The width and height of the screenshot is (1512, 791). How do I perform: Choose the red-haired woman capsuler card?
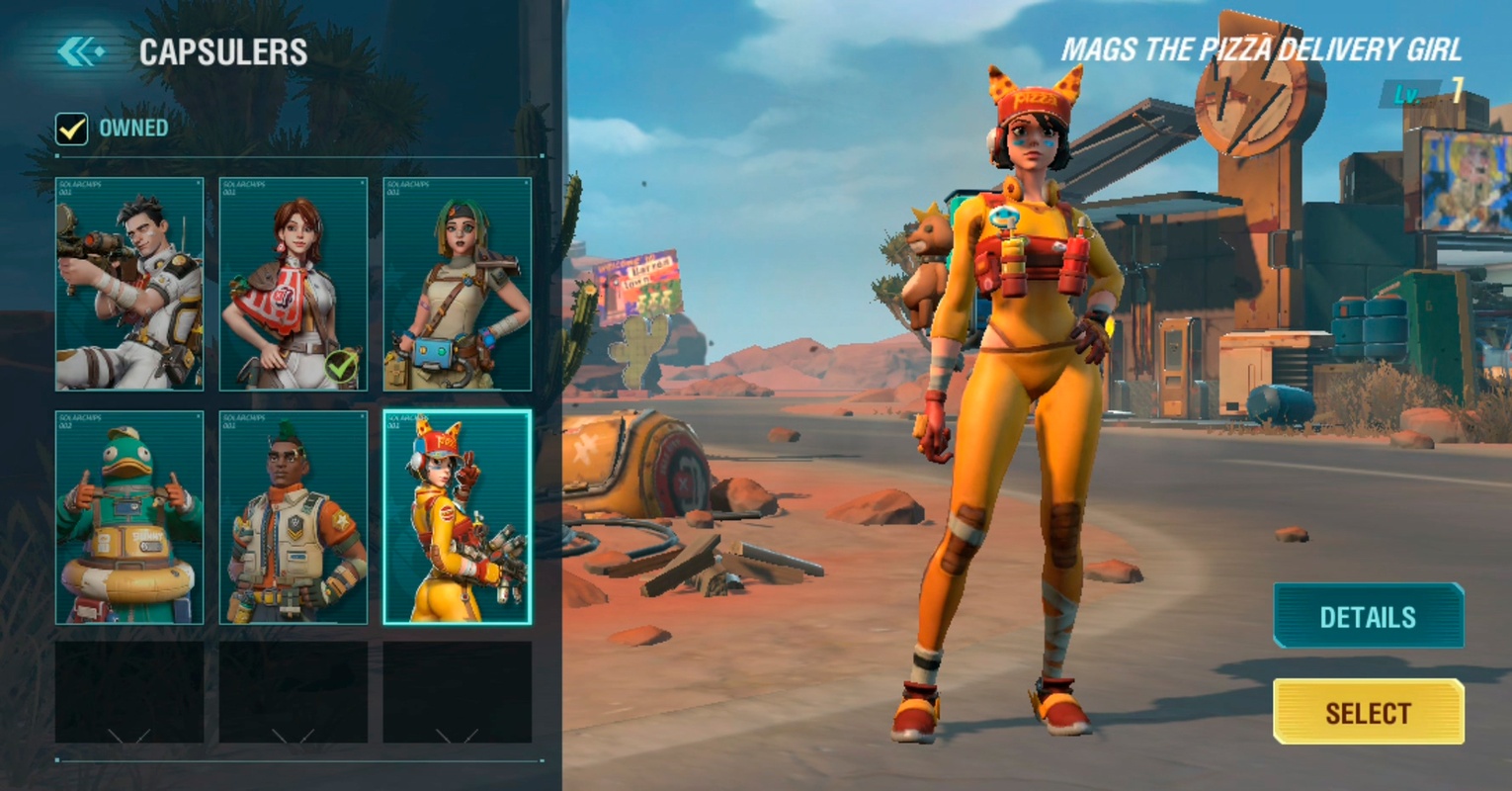click(x=294, y=284)
